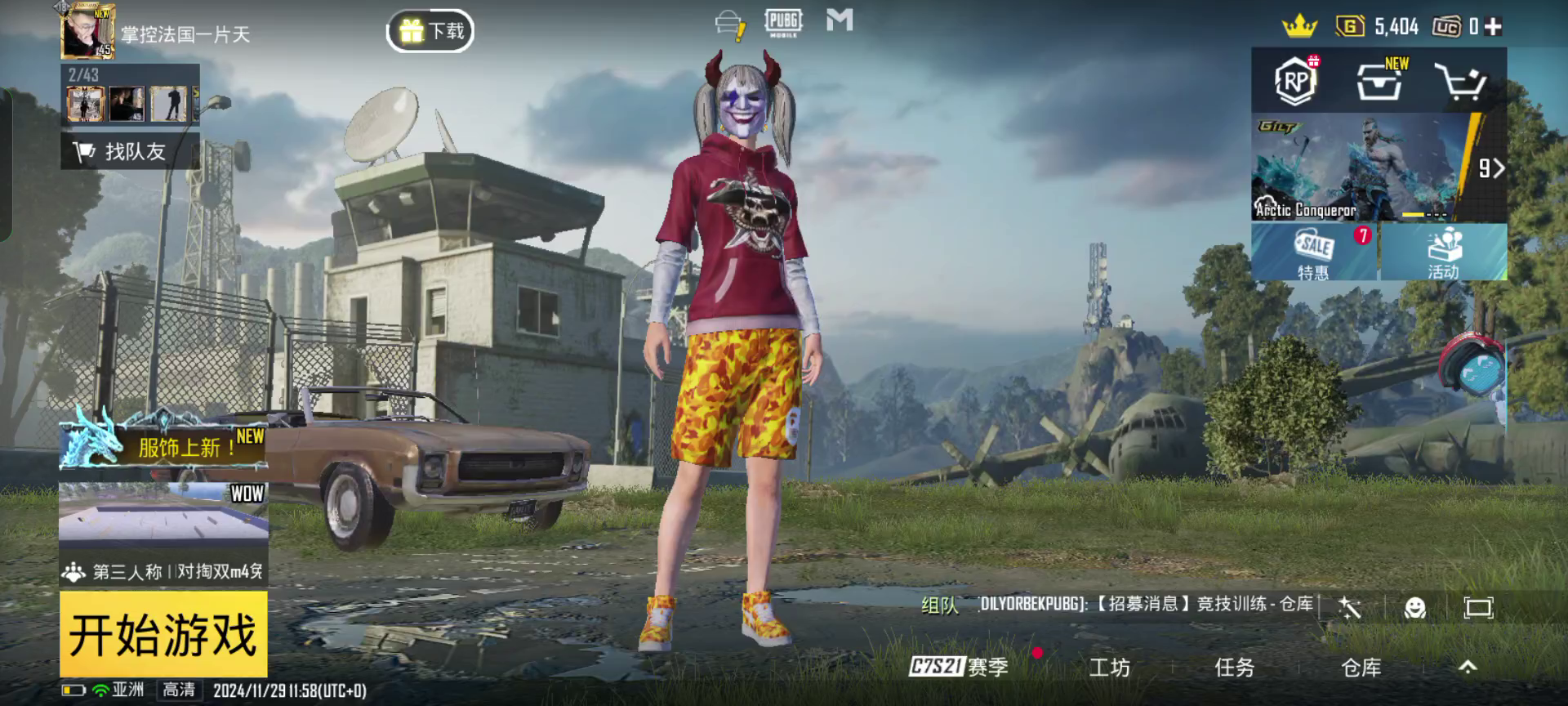
Task: Open the 特惠 sale offers
Action: [x=1314, y=252]
